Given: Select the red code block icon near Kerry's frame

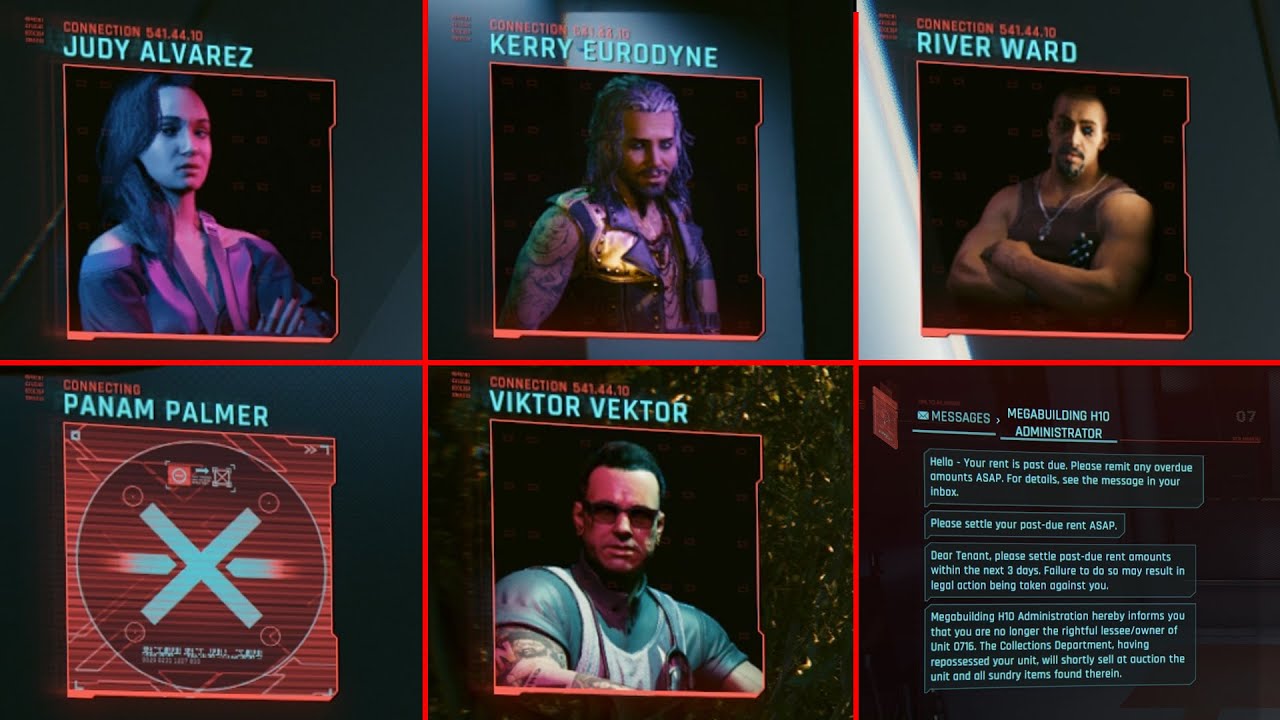Looking at the screenshot, I should click(463, 27).
